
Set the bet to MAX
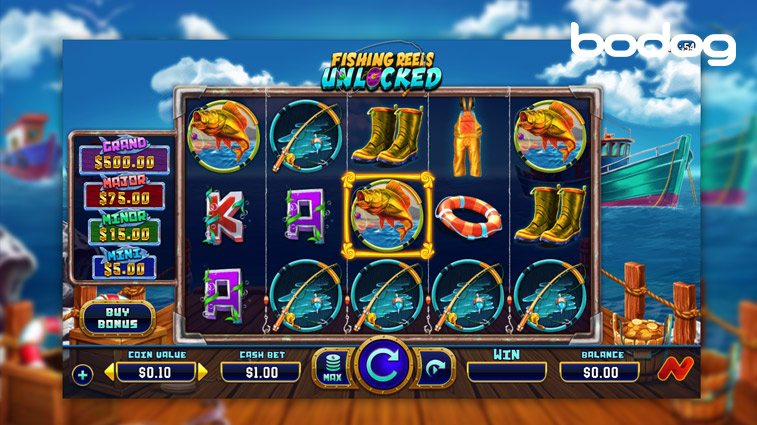coord(331,368)
